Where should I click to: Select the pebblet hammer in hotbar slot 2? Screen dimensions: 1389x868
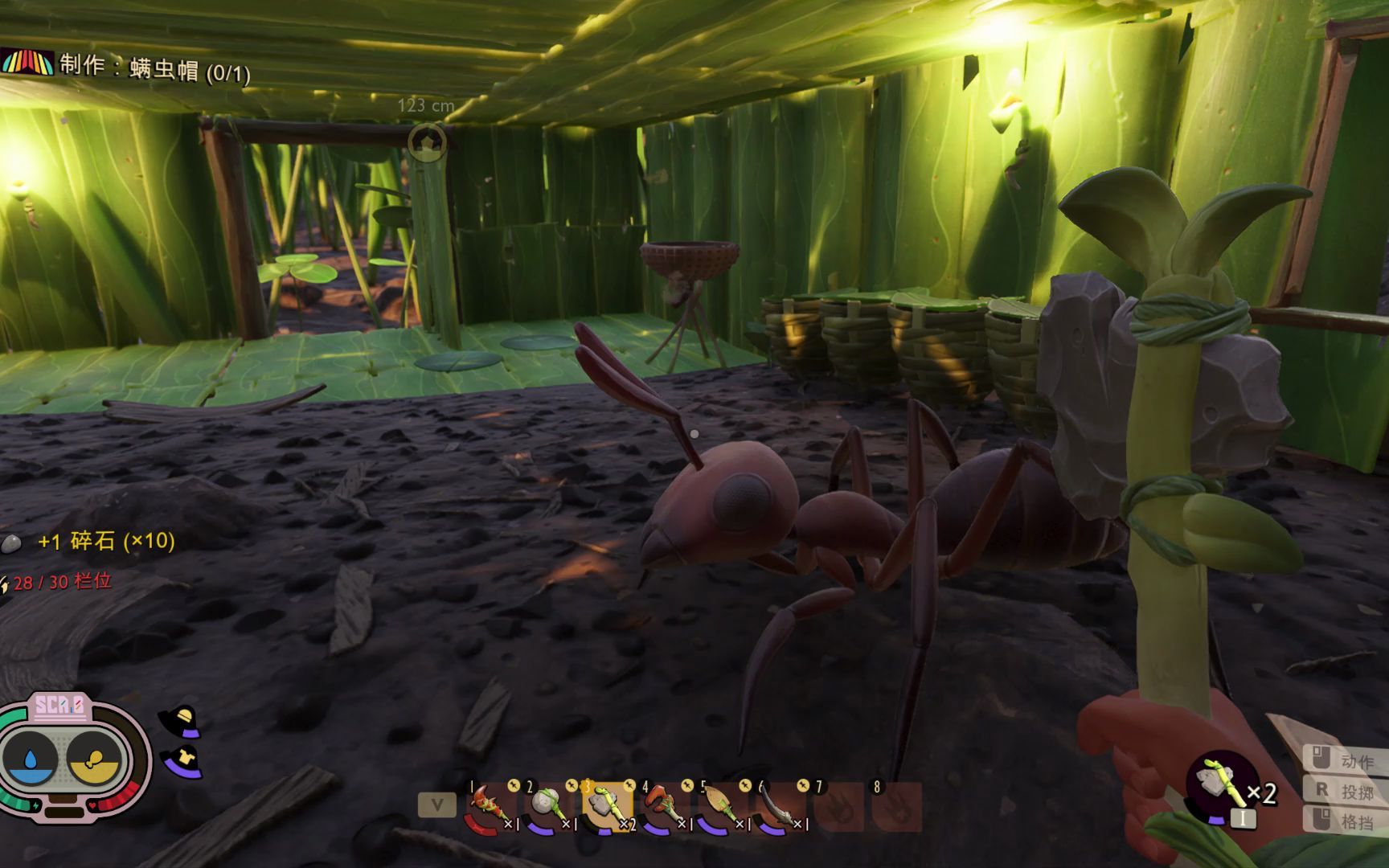pyautogui.click(x=548, y=806)
